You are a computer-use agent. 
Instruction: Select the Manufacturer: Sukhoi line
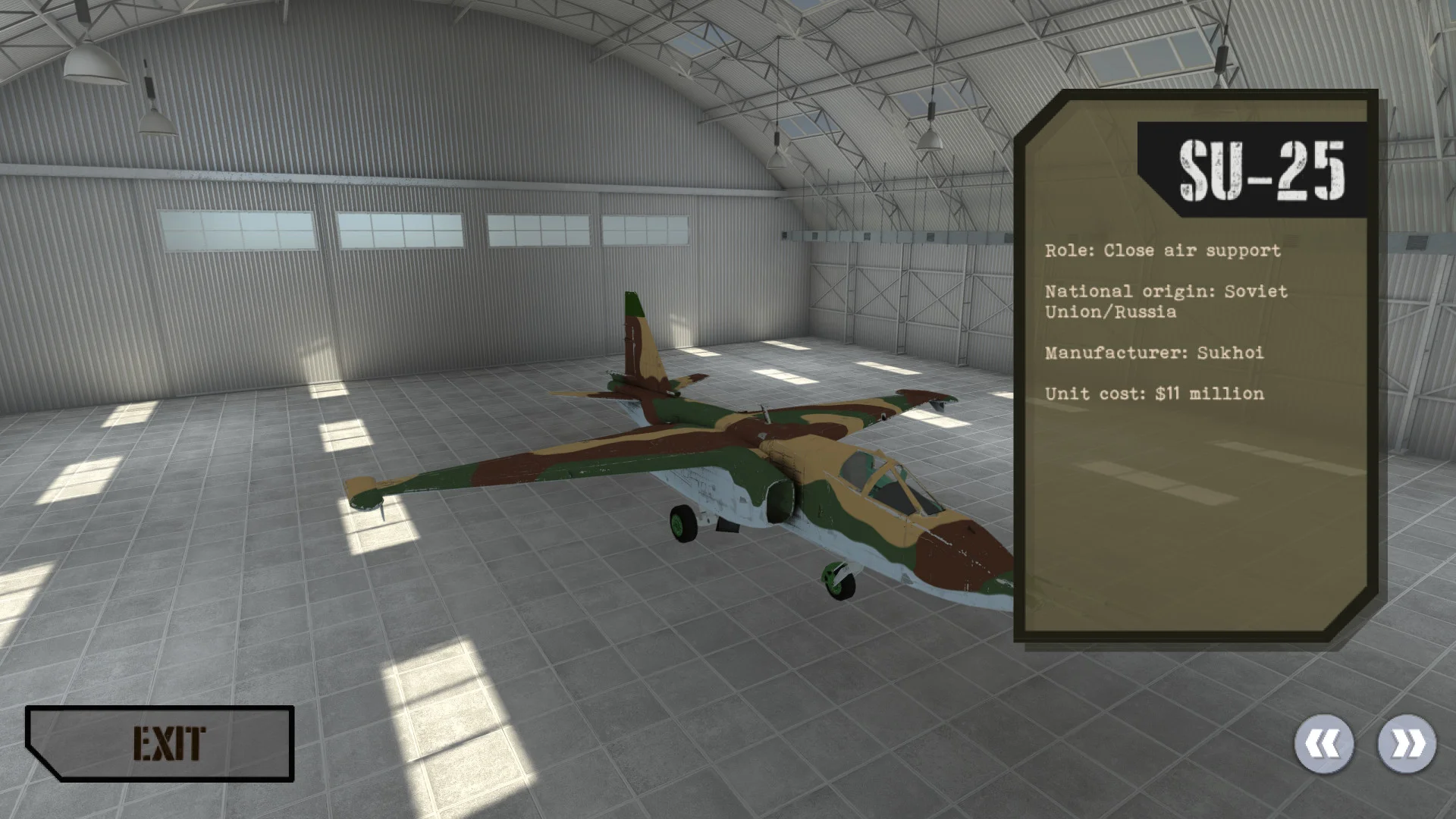coord(1153,353)
